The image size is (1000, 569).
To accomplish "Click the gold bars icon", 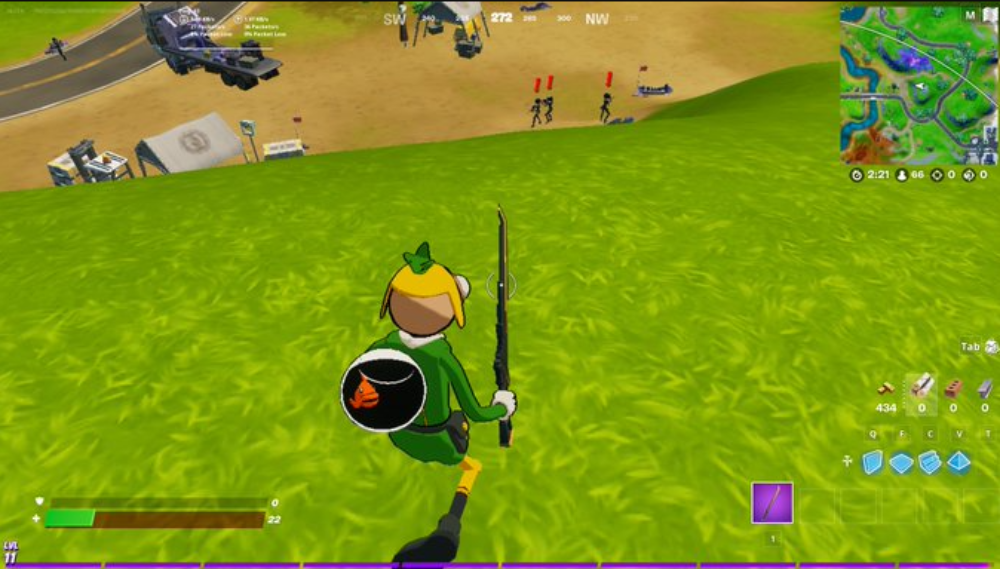I will [885, 388].
